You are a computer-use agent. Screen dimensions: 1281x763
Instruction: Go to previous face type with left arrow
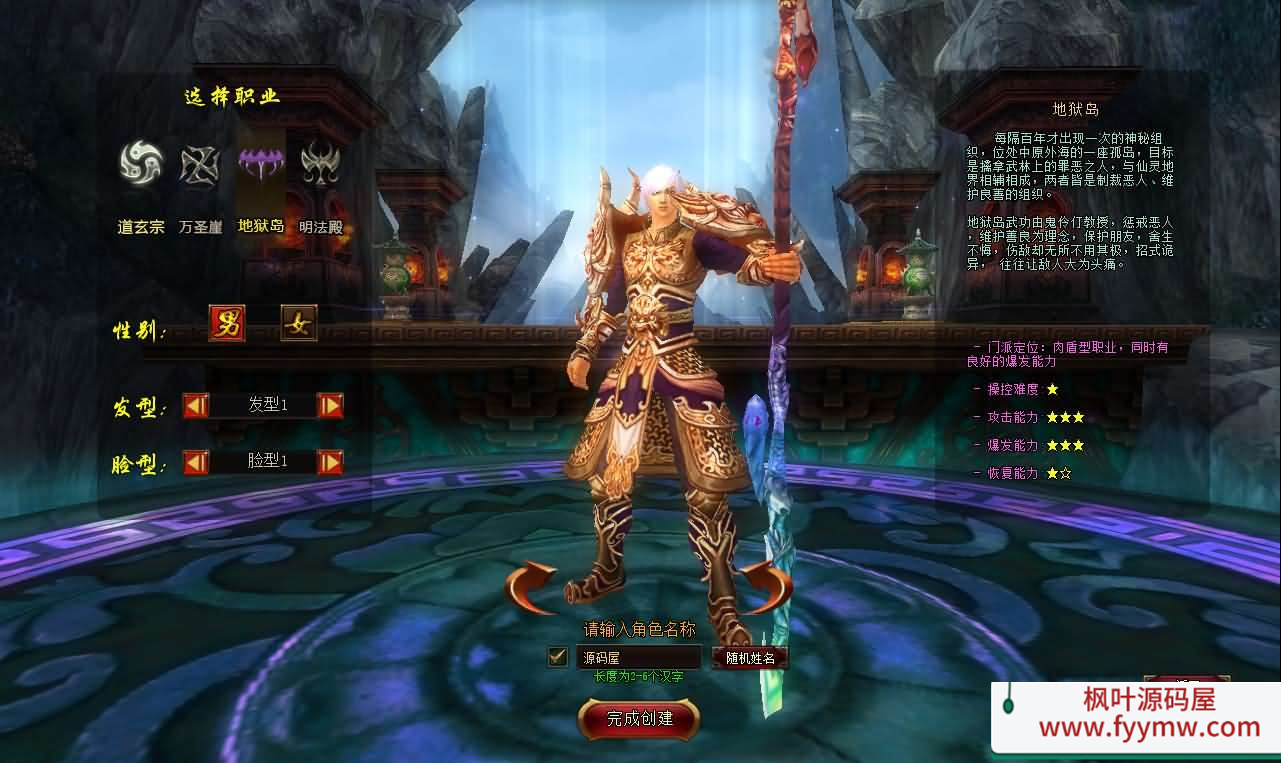tap(196, 462)
